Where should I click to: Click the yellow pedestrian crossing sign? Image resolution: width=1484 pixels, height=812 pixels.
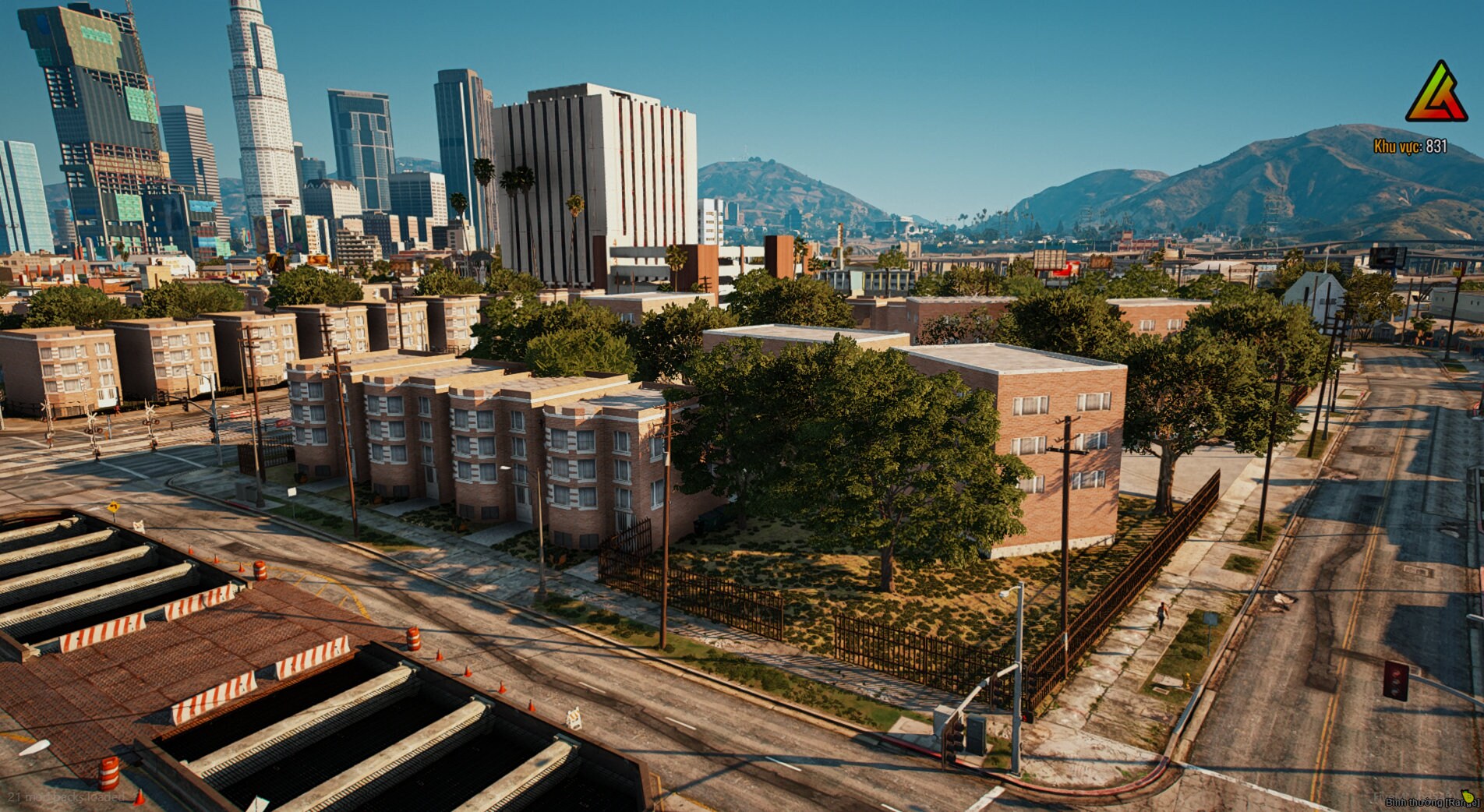pyautogui.click(x=114, y=507)
